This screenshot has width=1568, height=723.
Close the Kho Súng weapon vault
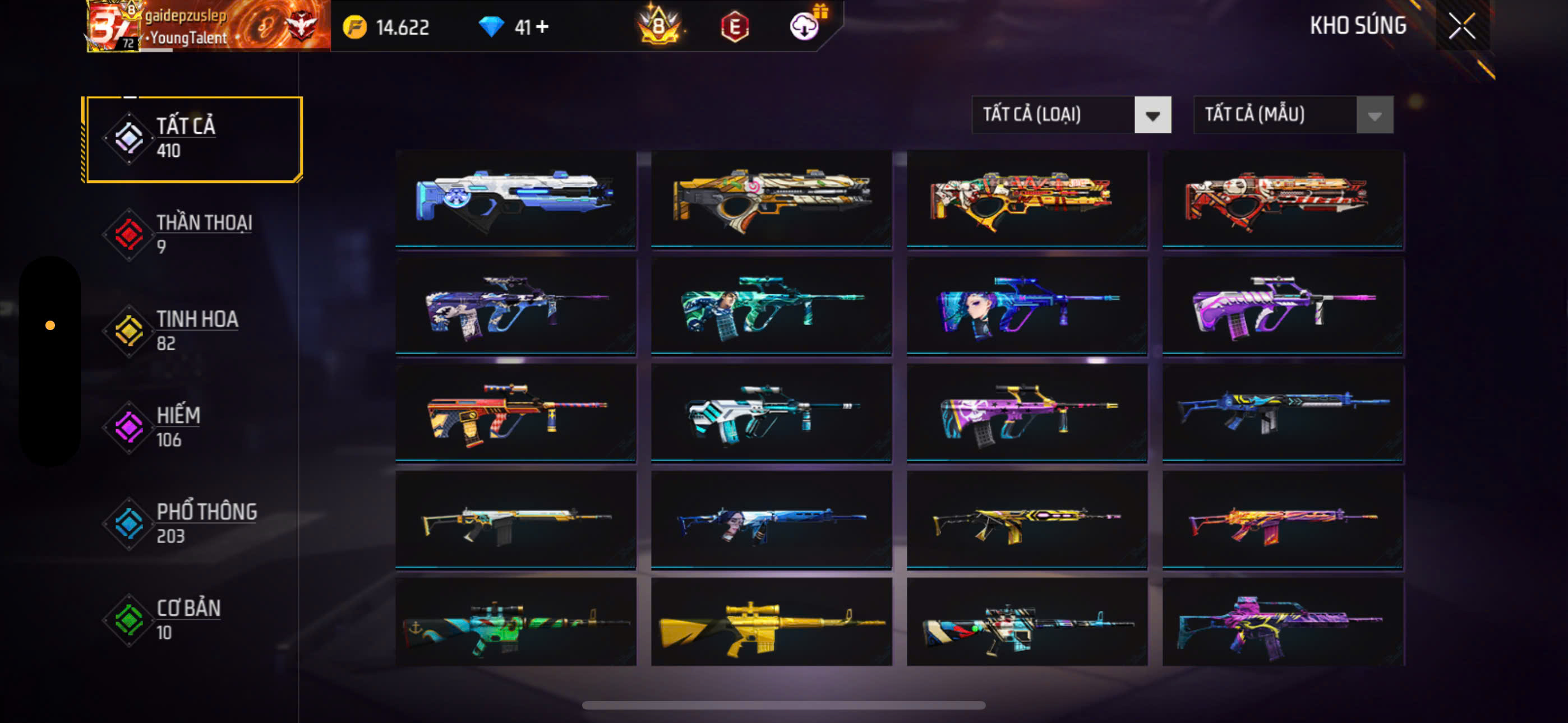1461,26
